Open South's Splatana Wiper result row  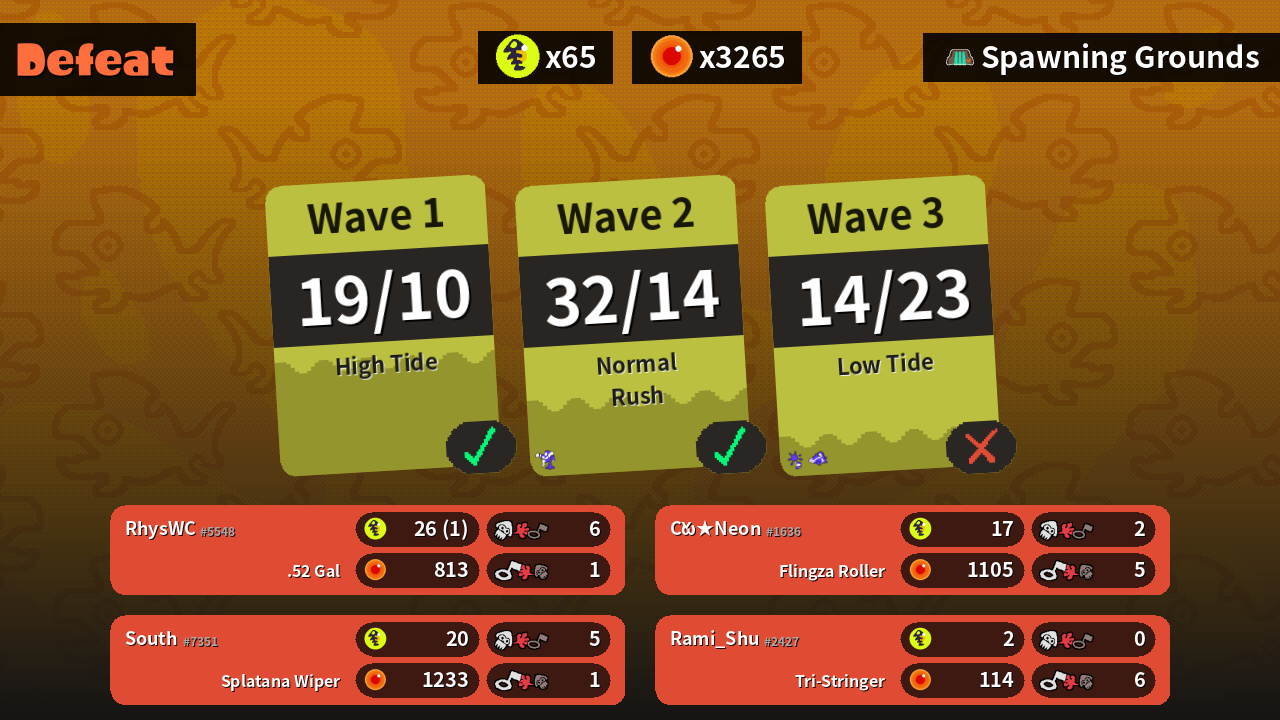point(367,660)
